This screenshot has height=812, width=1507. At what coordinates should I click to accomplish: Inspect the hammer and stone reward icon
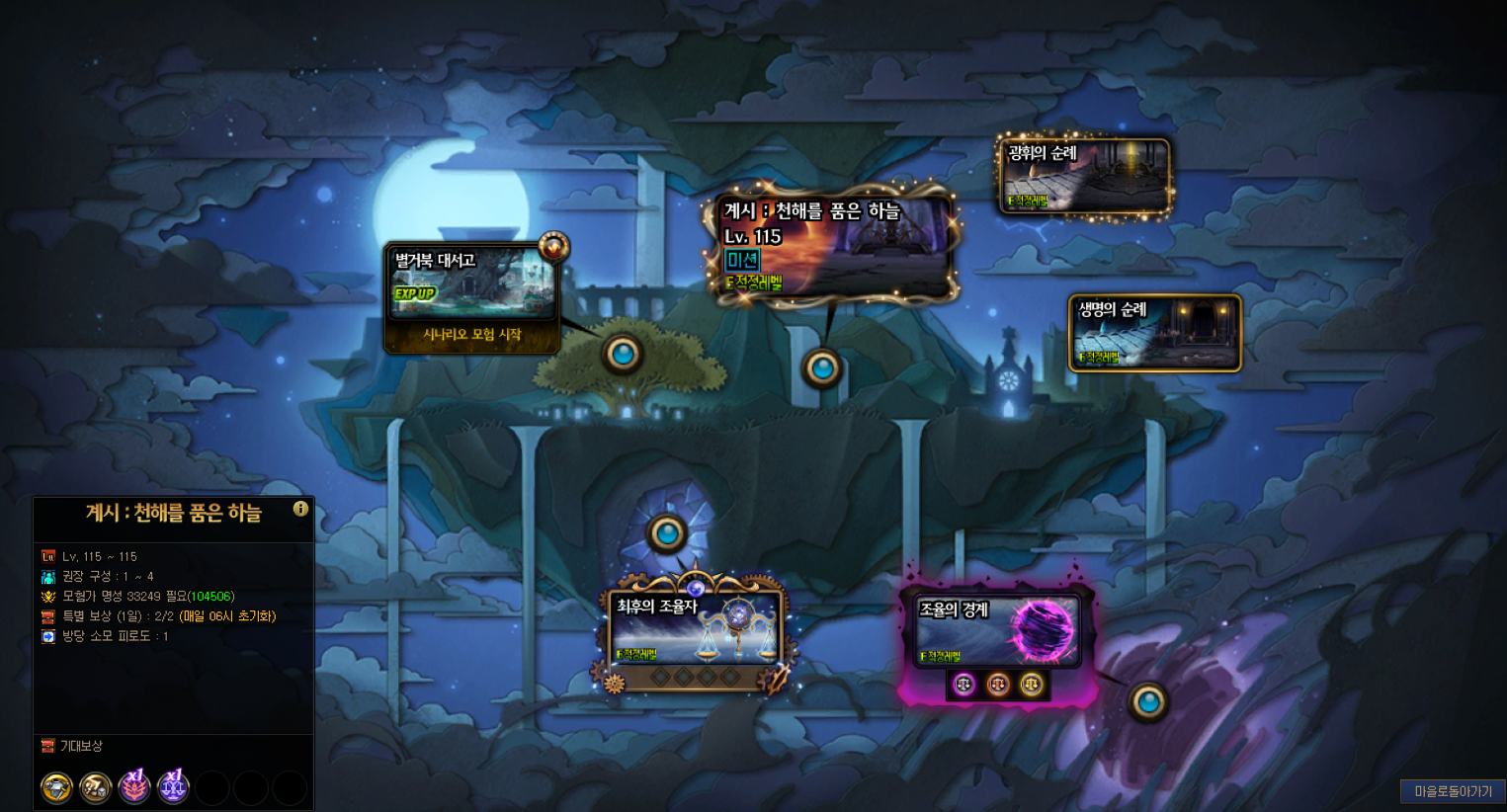(x=96, y=788)
